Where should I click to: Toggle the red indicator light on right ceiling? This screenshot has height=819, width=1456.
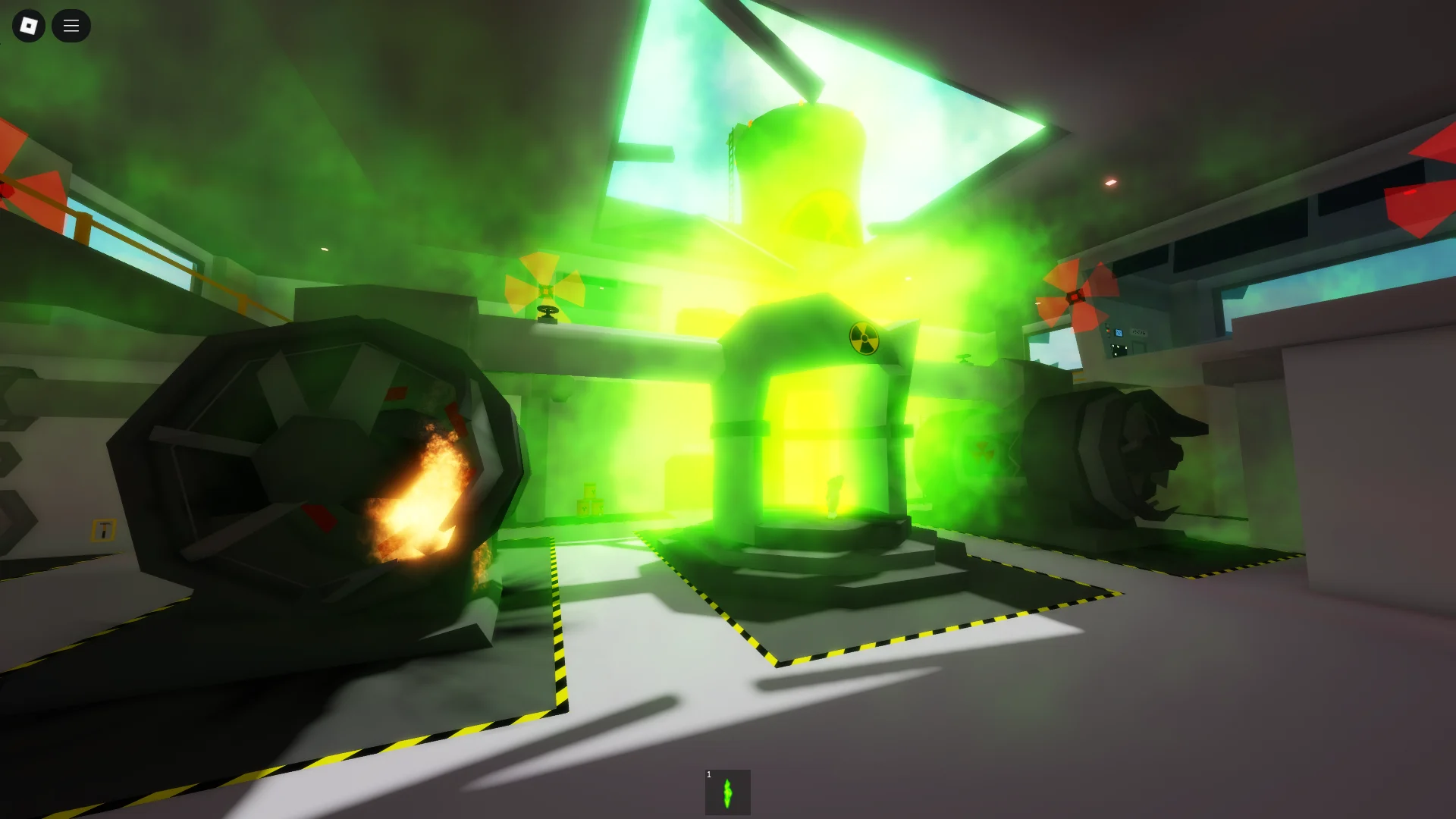tap(1110, 182)
